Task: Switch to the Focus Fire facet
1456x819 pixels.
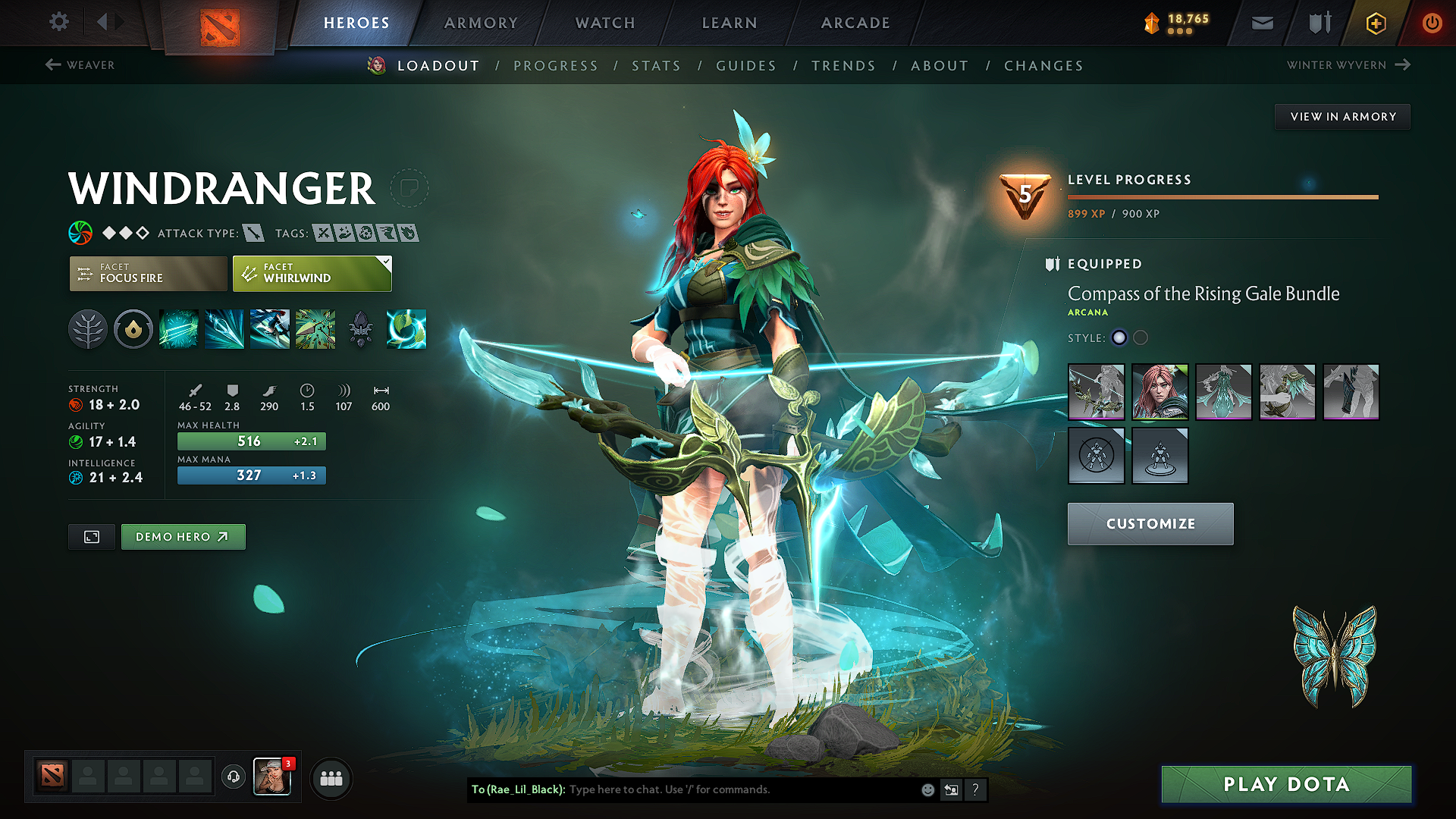Action: [148, 274]
